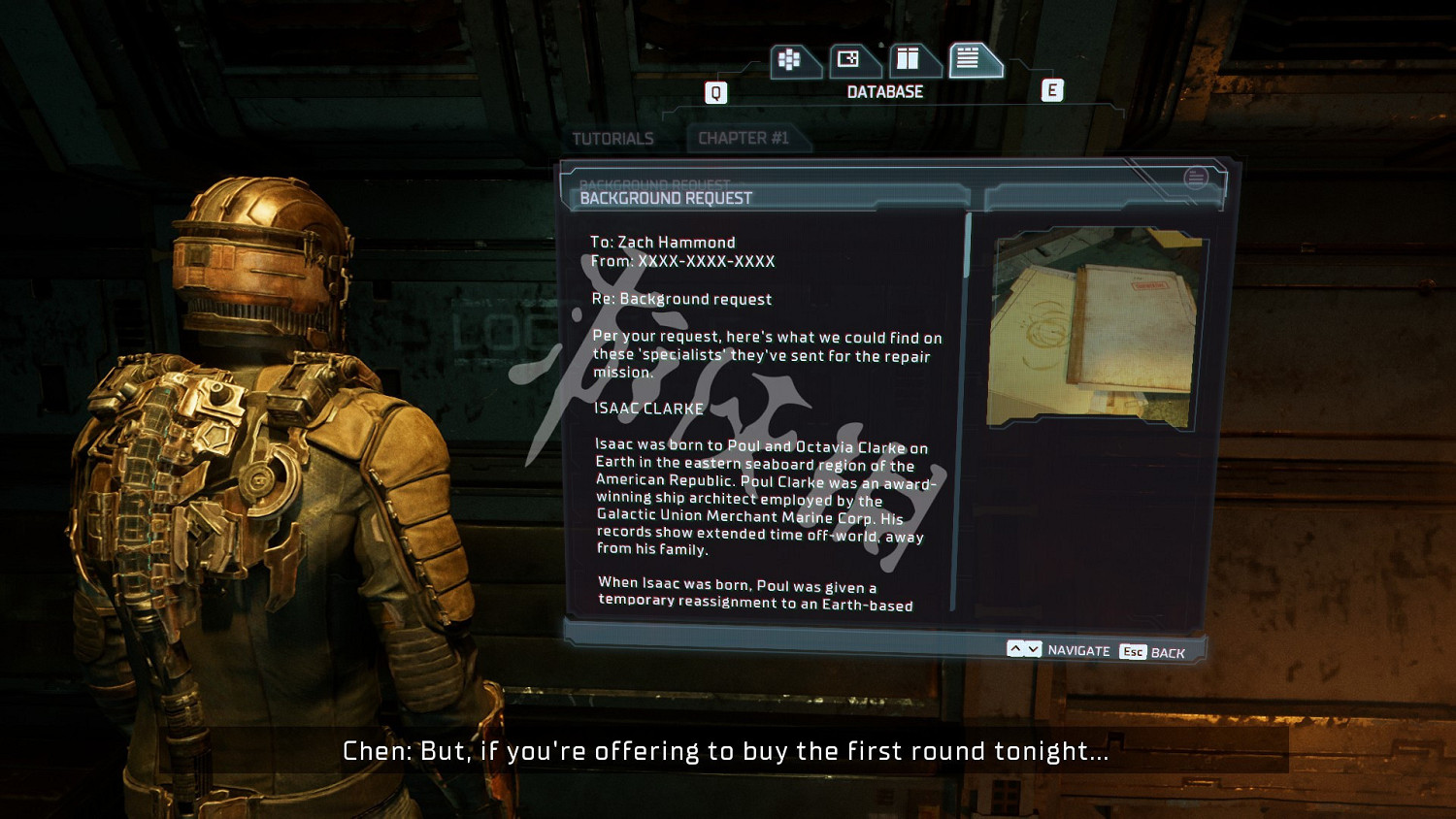This screenshot has width=1456, height=819.
Task: Switch to the map tab icon
Action: click(x=850, y=60)
